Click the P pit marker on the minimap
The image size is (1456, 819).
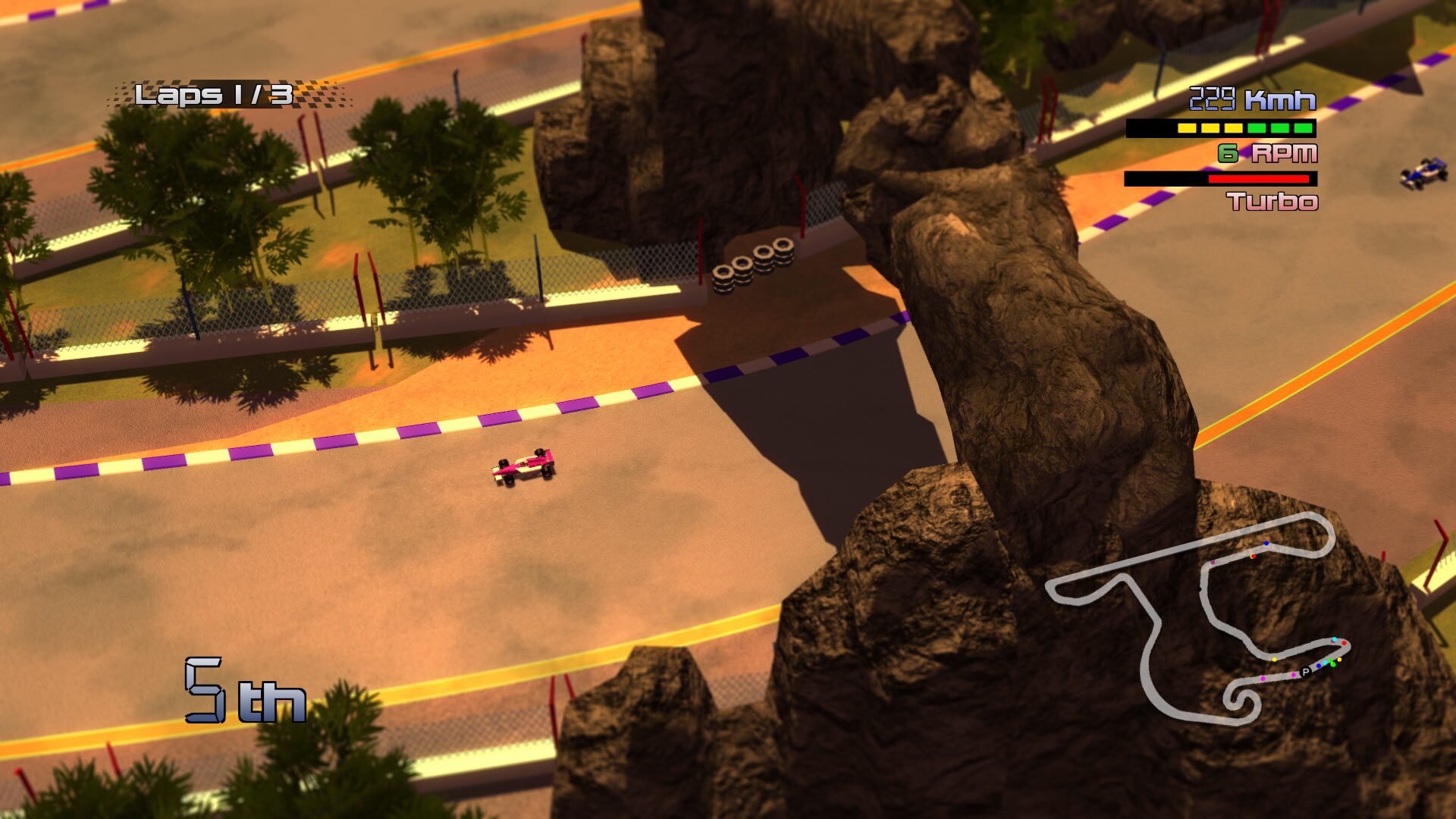pos(1306,673)
